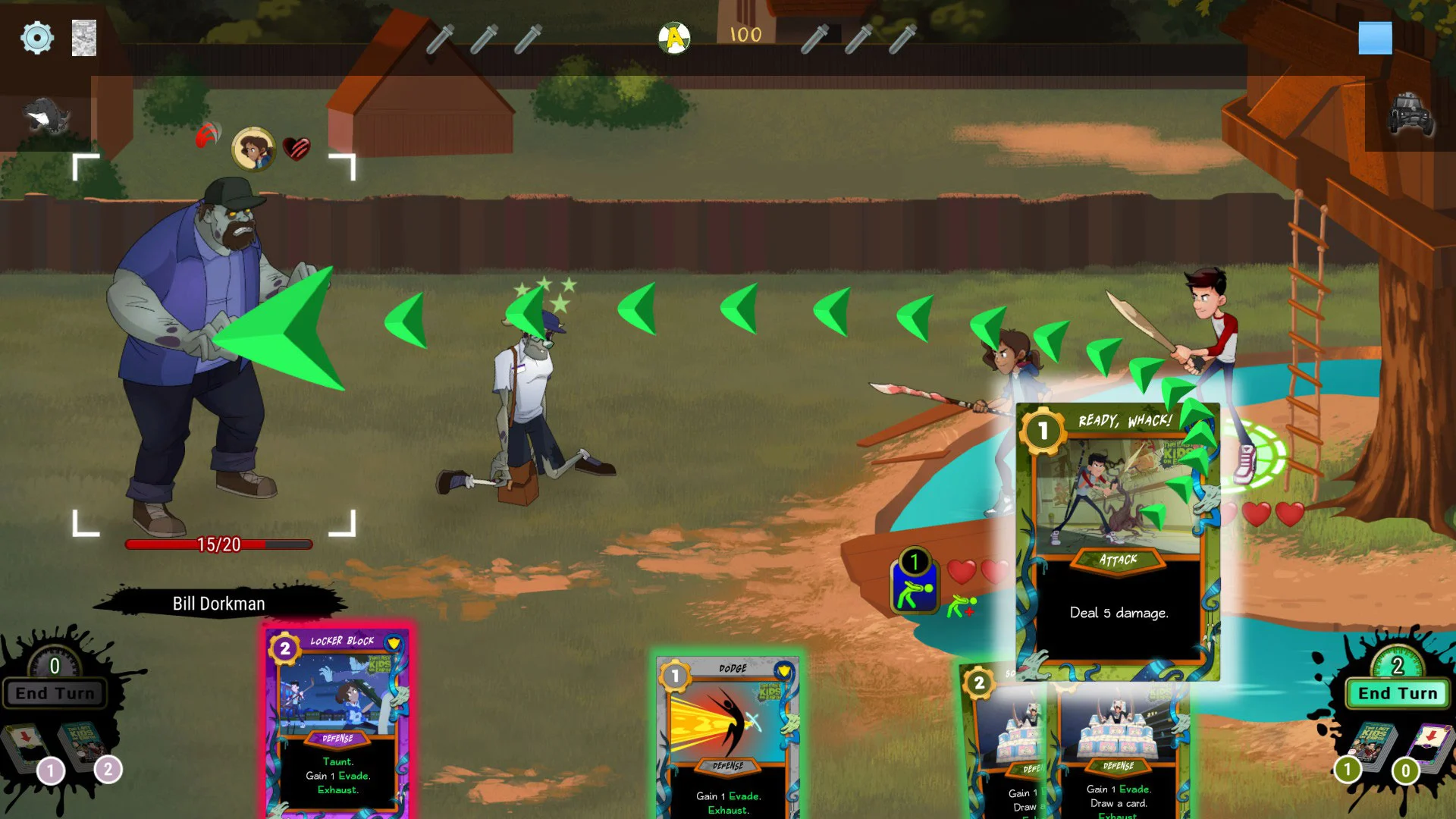Click the girl character portrait above Bill Dorkman
The width and height of the screenshot is (1456, 819).
point(253,149)
